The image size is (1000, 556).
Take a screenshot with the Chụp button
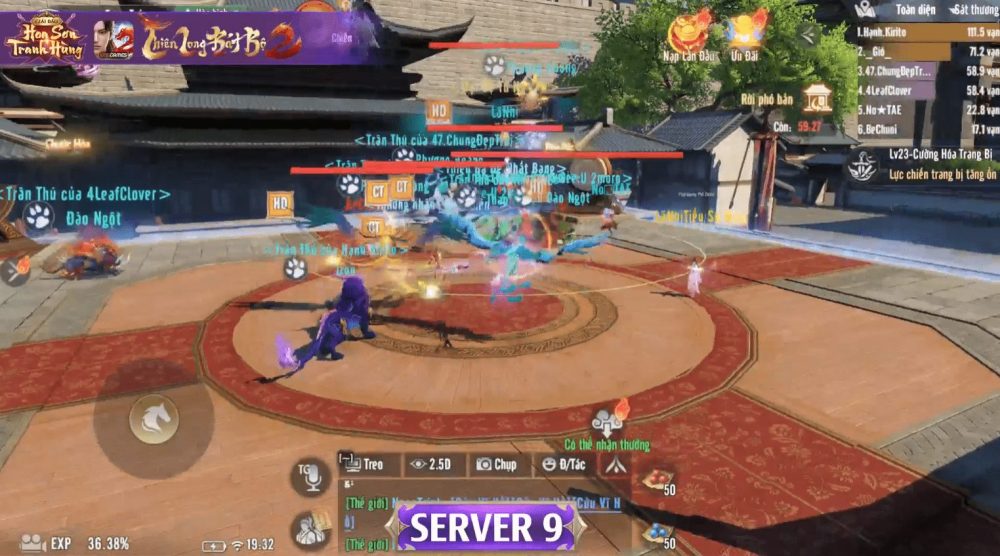[x=497, y=464]
